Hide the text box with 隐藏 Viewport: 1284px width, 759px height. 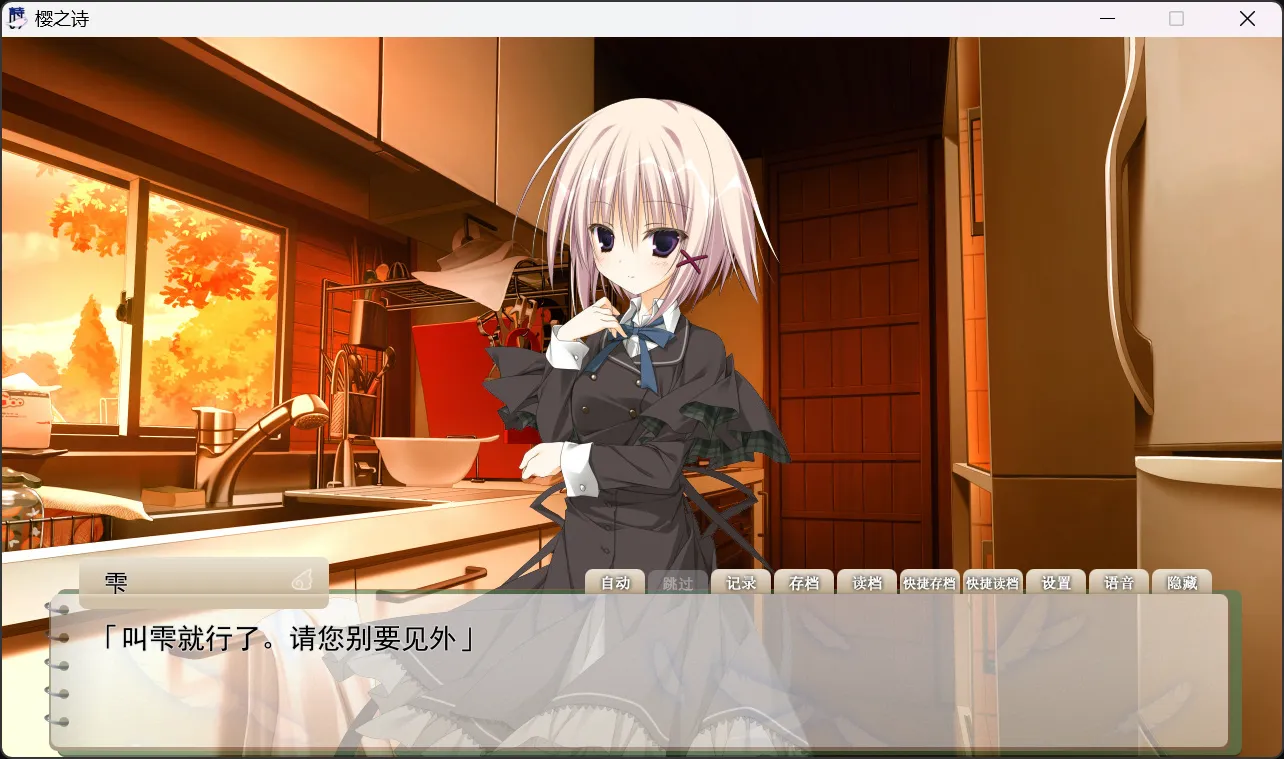(1182, 583)
